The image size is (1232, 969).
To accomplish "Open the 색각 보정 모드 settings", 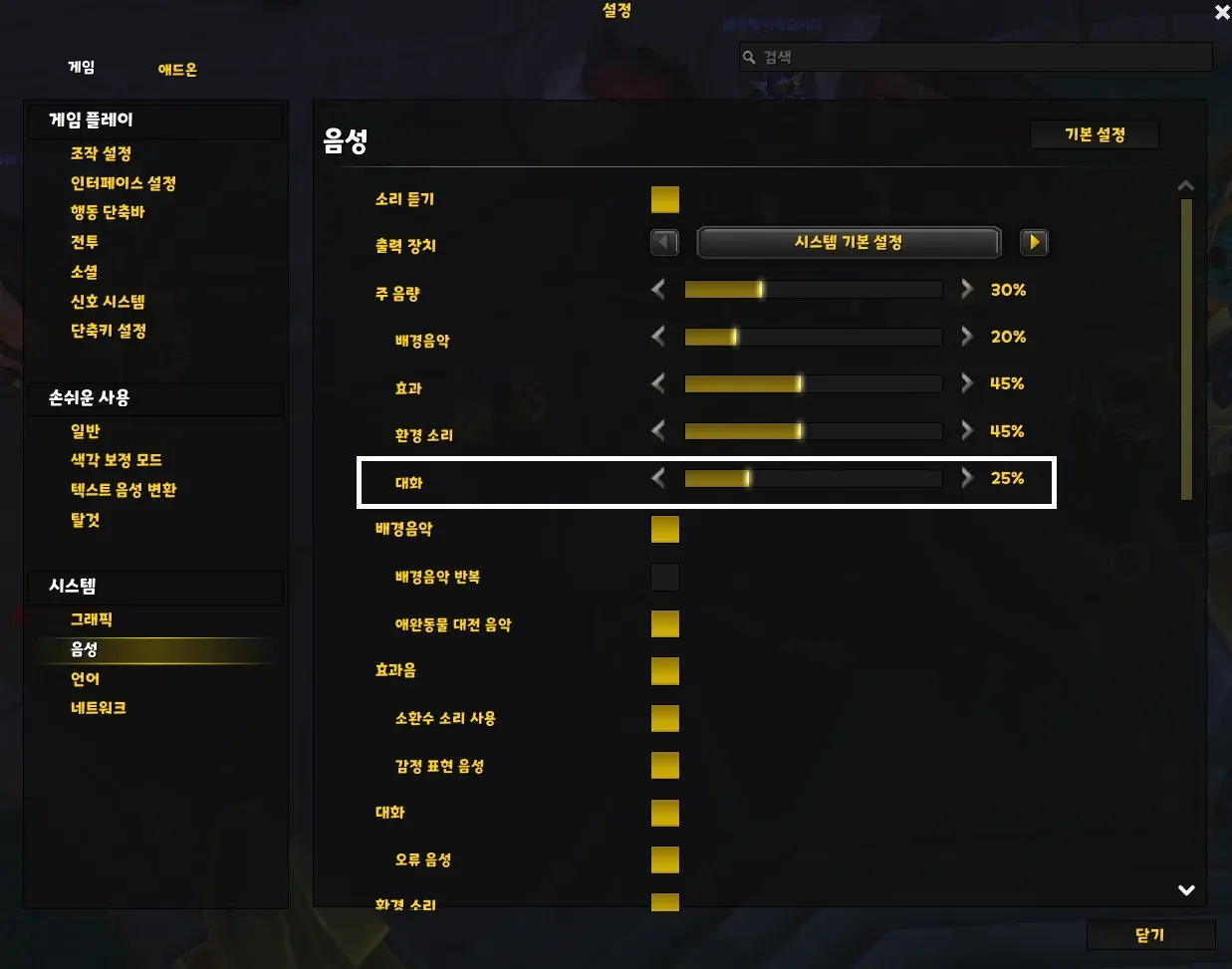I will (116, 460).
